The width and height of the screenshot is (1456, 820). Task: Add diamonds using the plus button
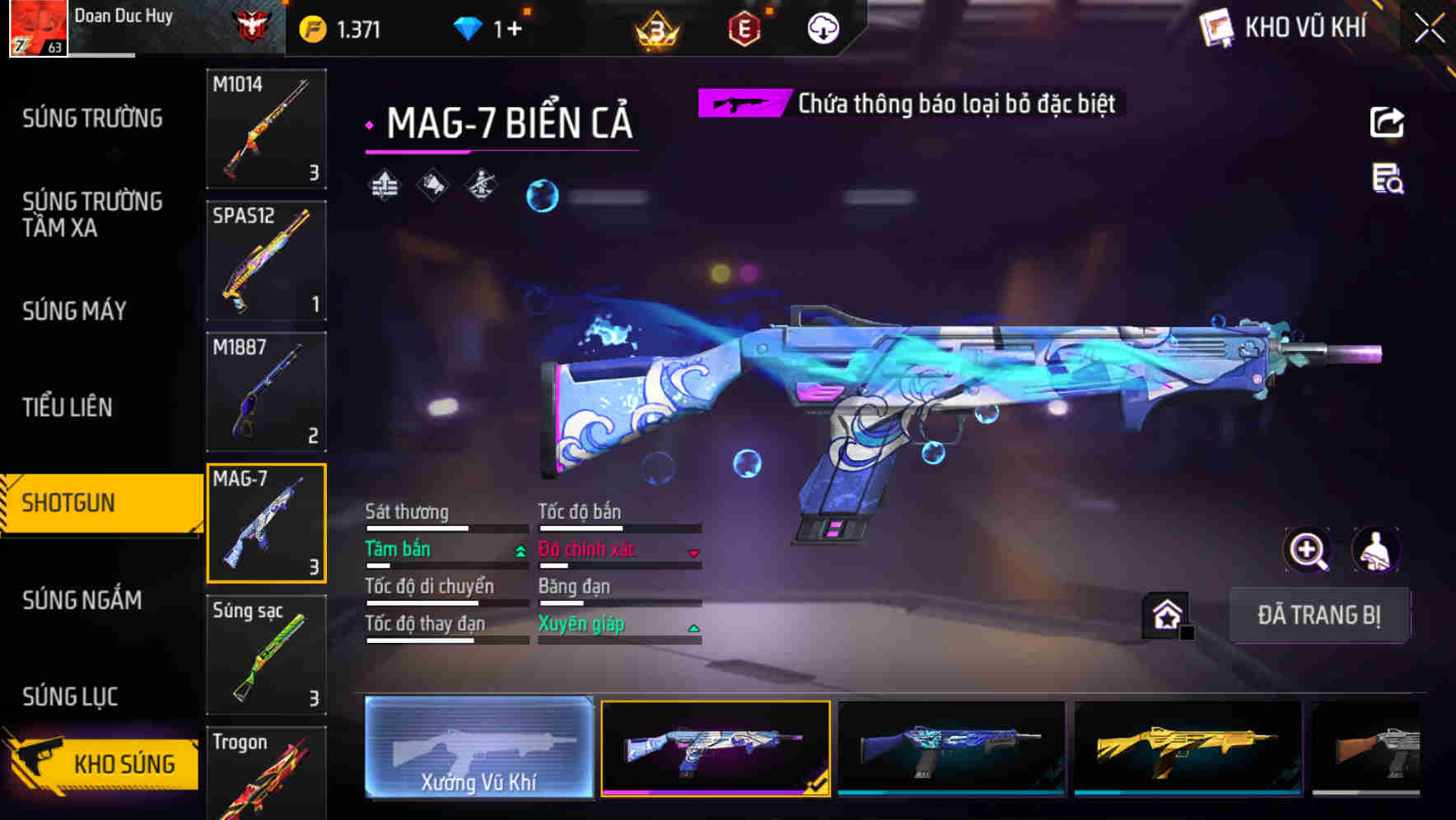514,29
